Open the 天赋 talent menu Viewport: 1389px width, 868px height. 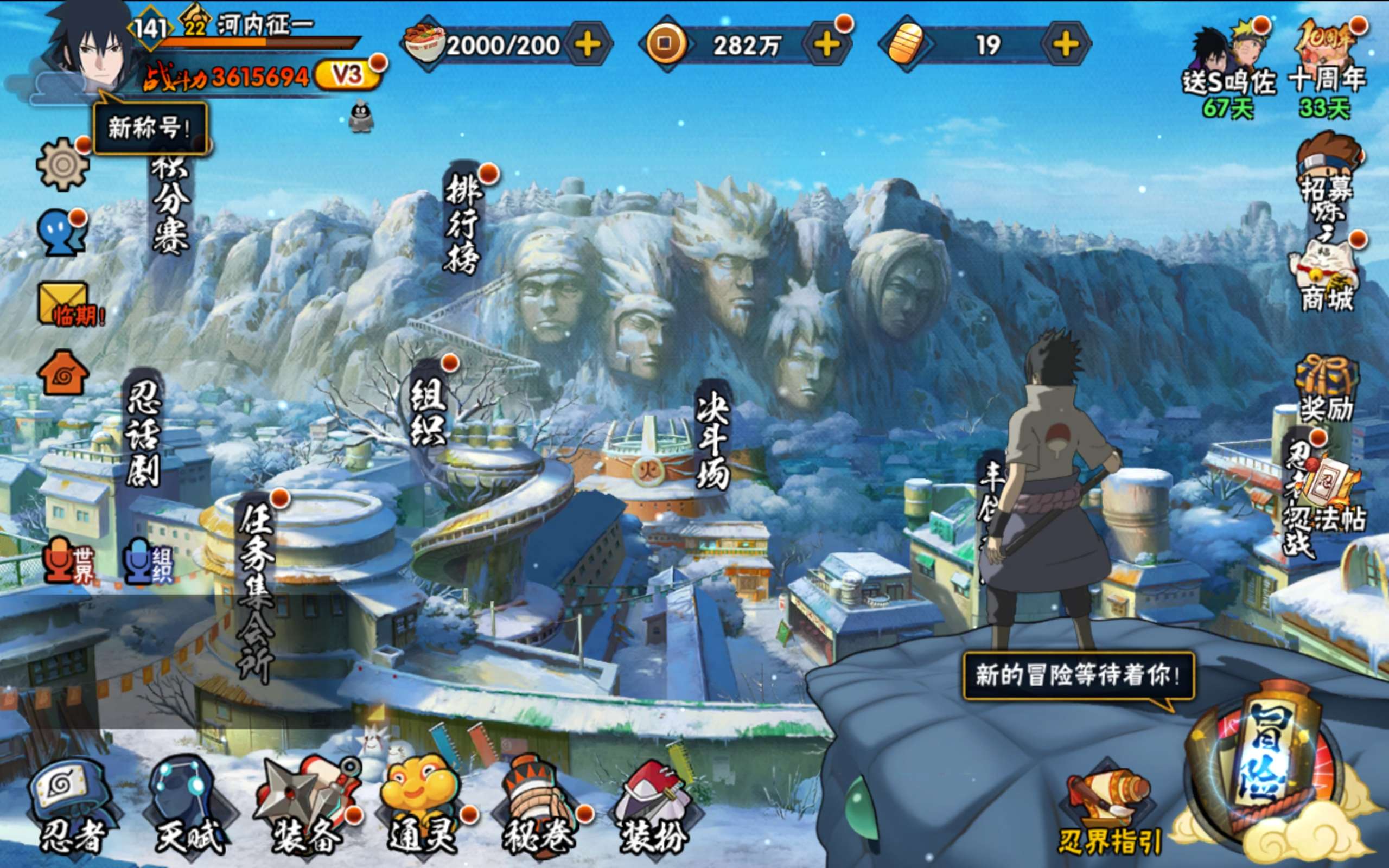[x=189, y=807]
